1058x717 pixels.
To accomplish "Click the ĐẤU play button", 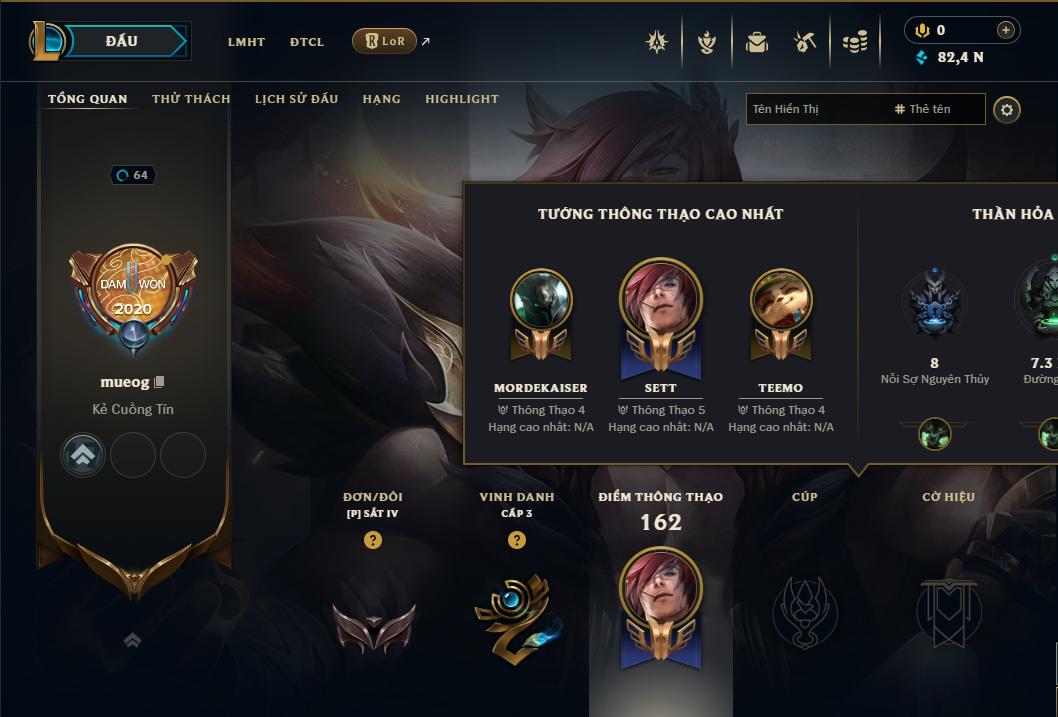I will pyautogui.click(x=122, y=41).
